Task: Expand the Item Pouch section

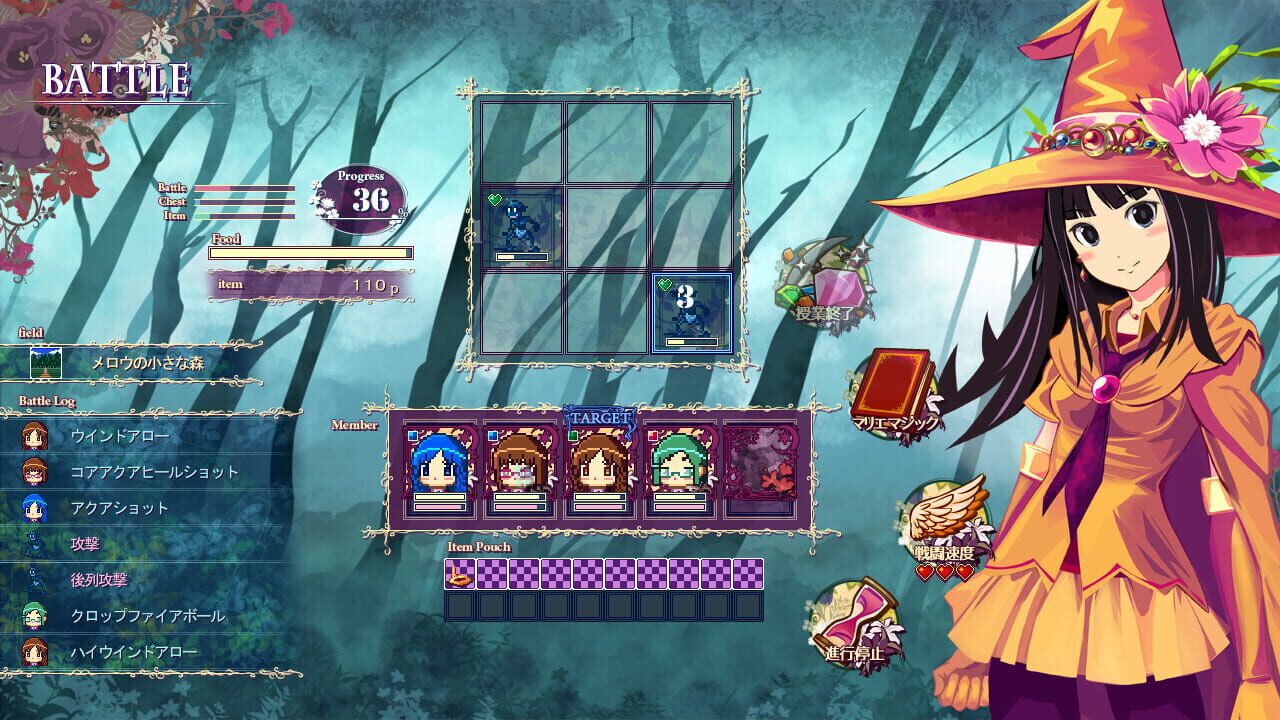Action: (x=480, y=547)
